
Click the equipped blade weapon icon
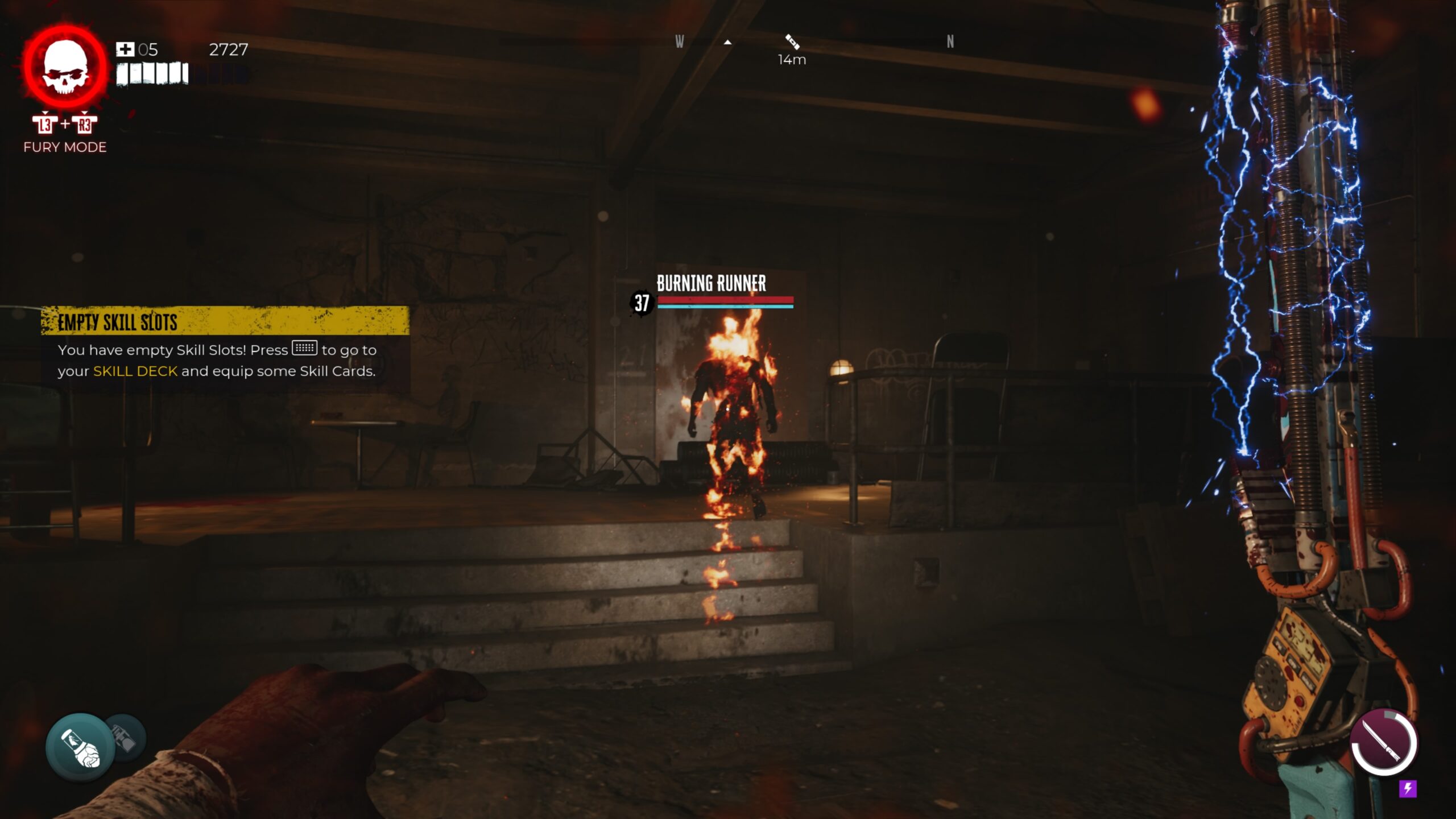tap(1384, 743)
